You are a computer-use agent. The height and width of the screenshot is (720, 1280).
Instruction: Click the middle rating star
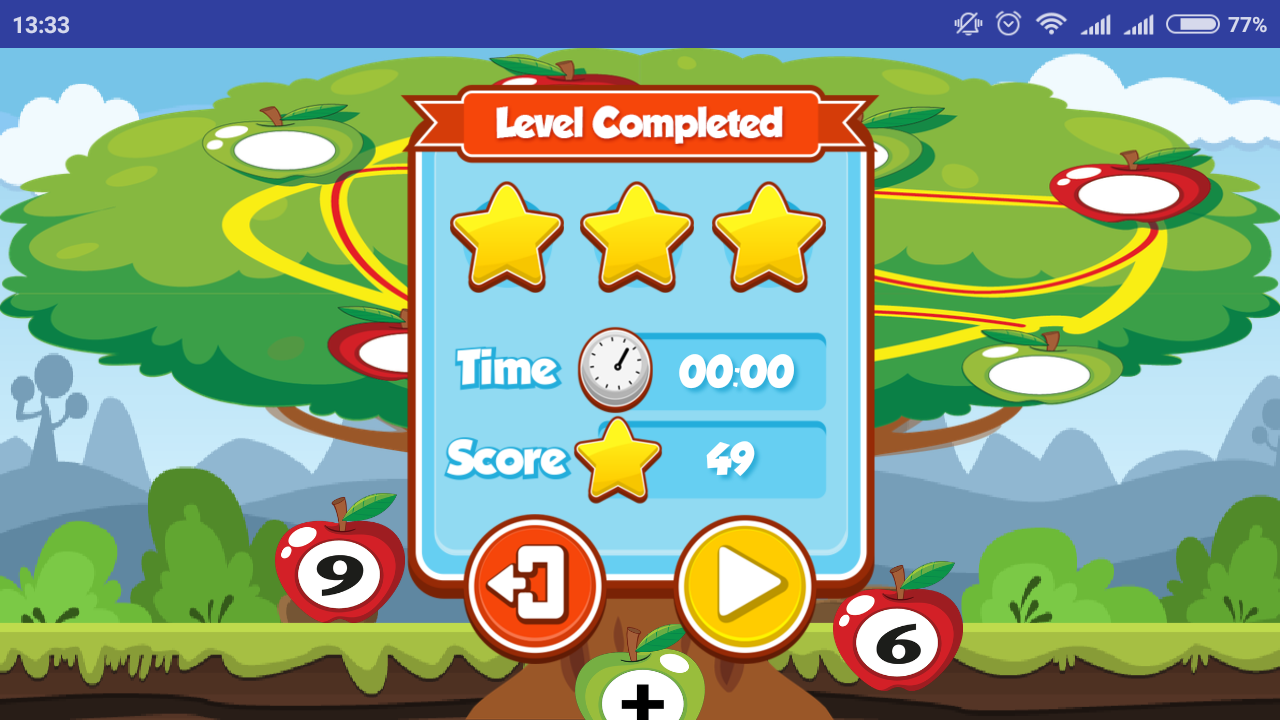637,238
